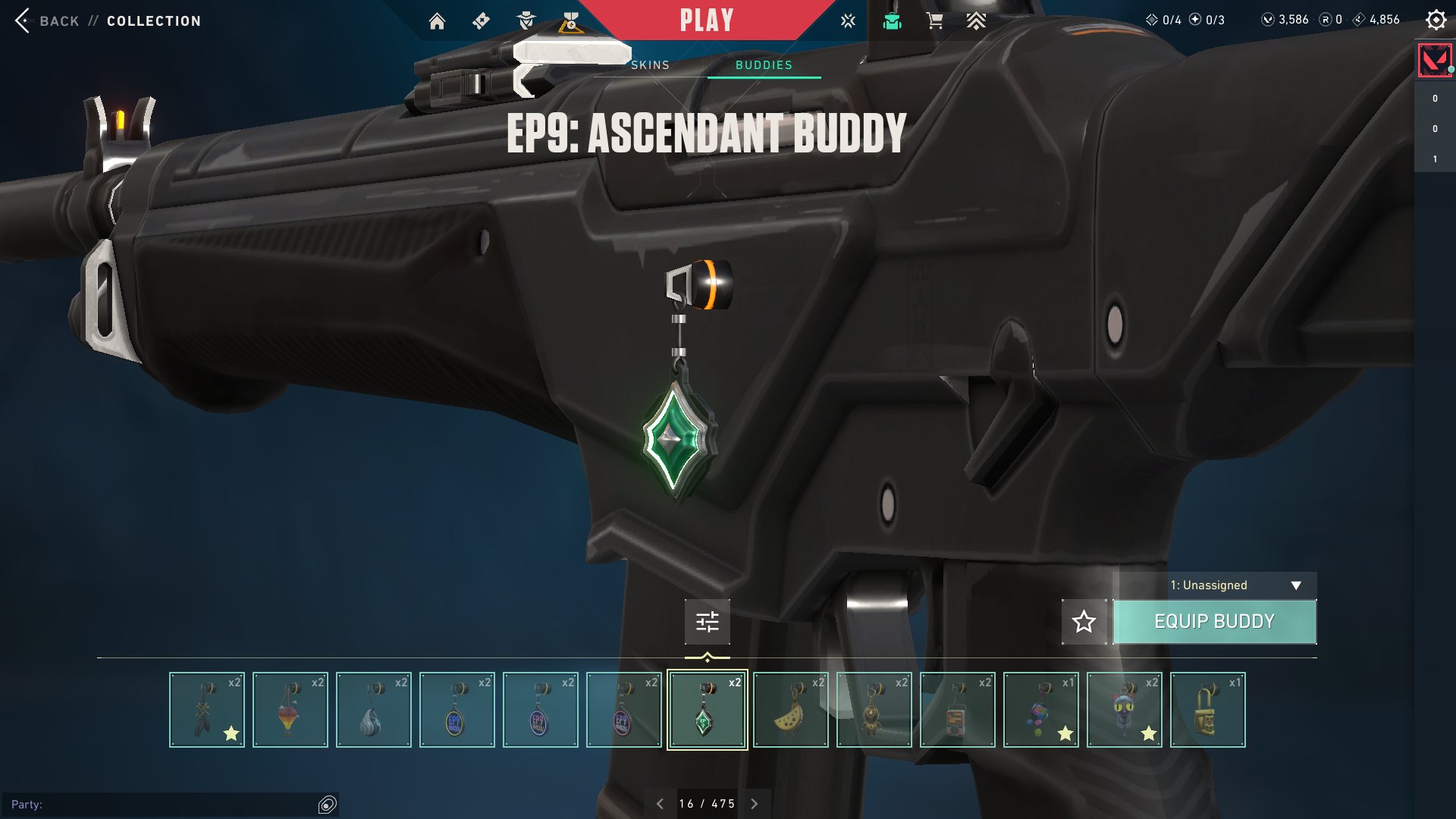Viewport: 1456px width, 819px height.
Task: Open the '1: Unassigned' dropdown
Action: click(x=1215, y=585)
